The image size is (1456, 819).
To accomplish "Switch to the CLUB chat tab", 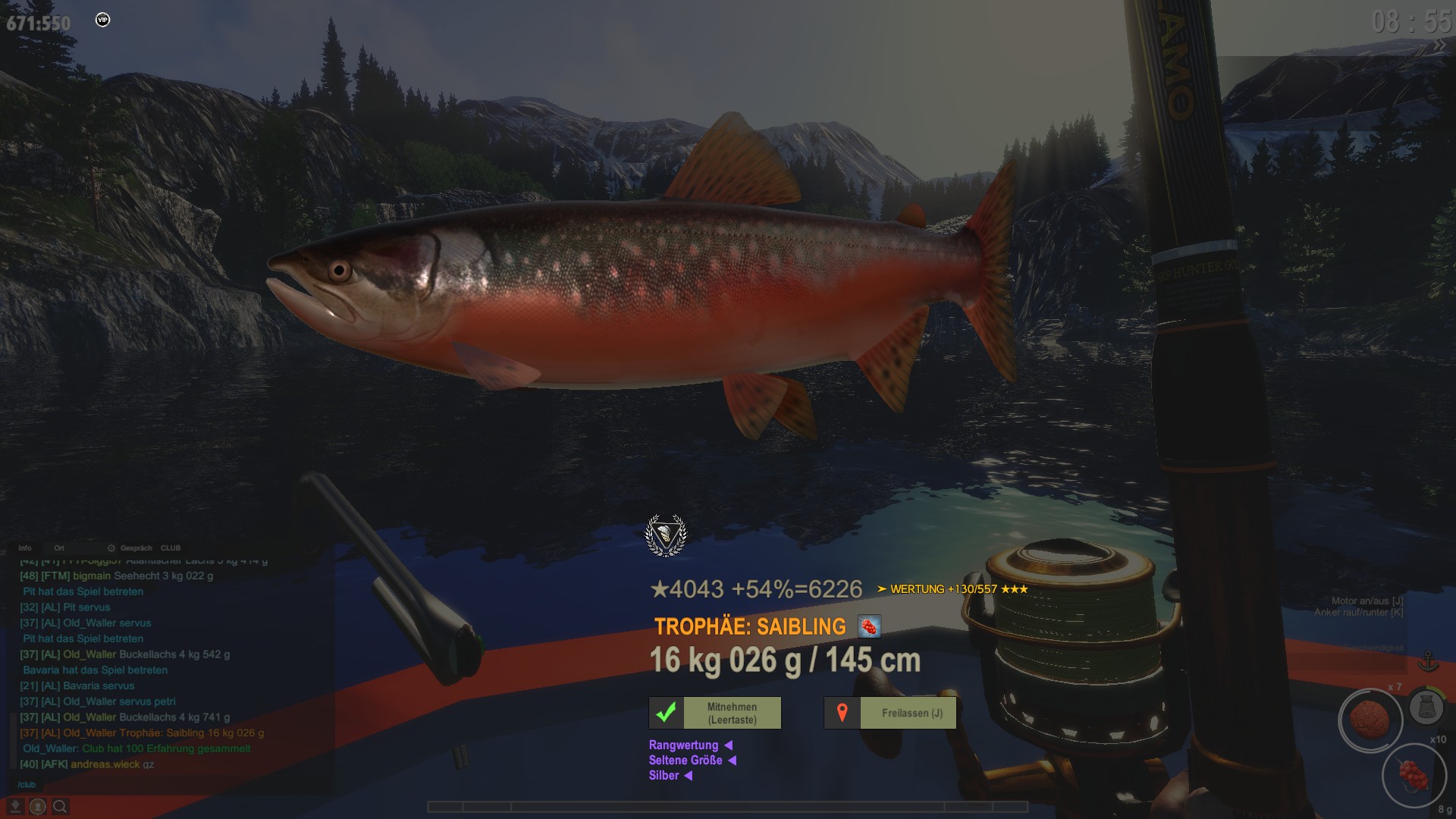I will click(x=171, y=548).
